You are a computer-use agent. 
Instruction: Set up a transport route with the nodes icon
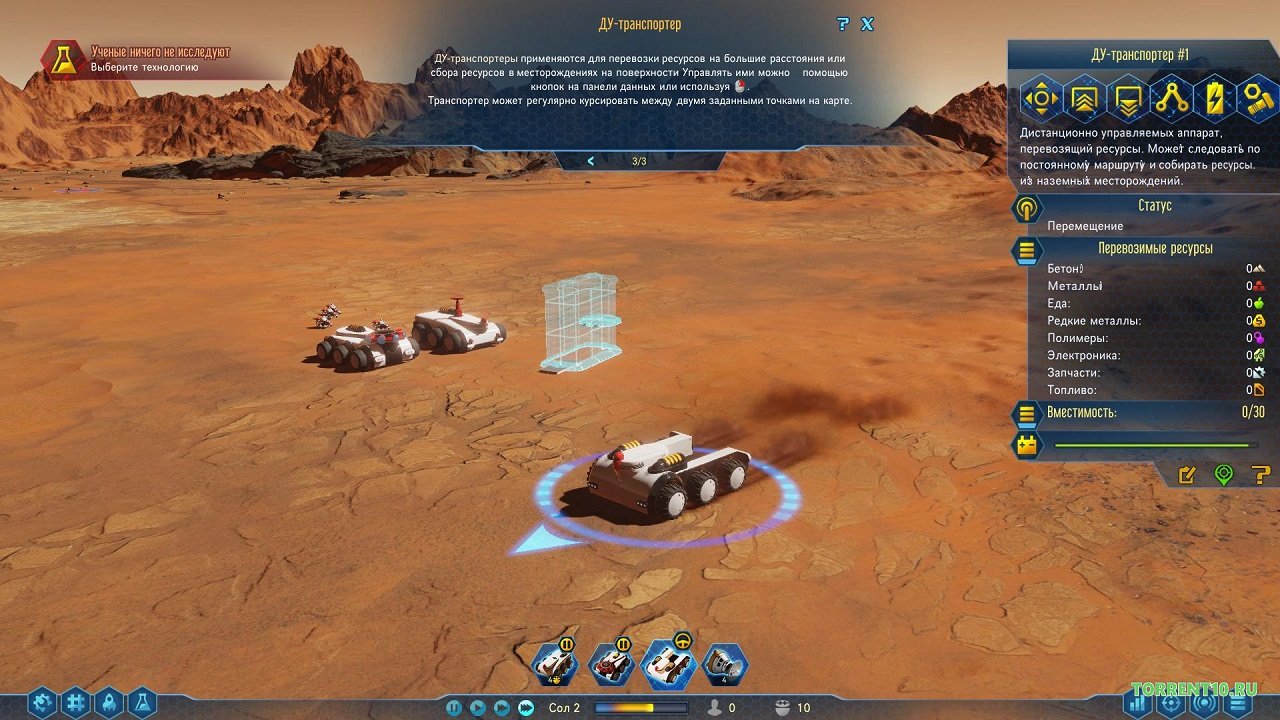click(1171, 98)
